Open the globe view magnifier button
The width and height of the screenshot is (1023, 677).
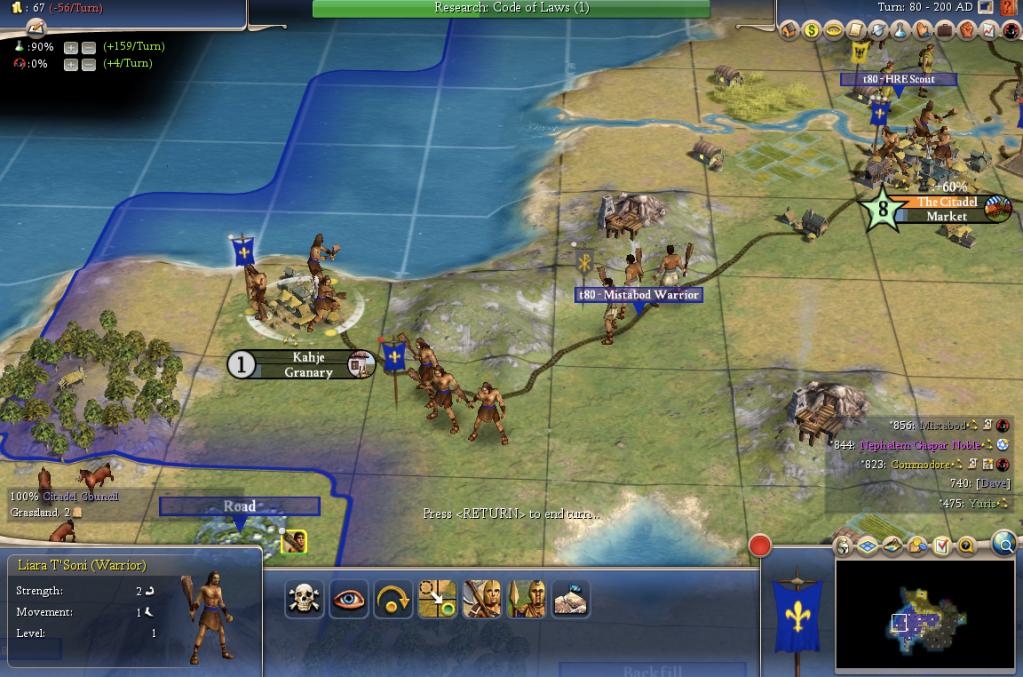(x=1004, y=542)
